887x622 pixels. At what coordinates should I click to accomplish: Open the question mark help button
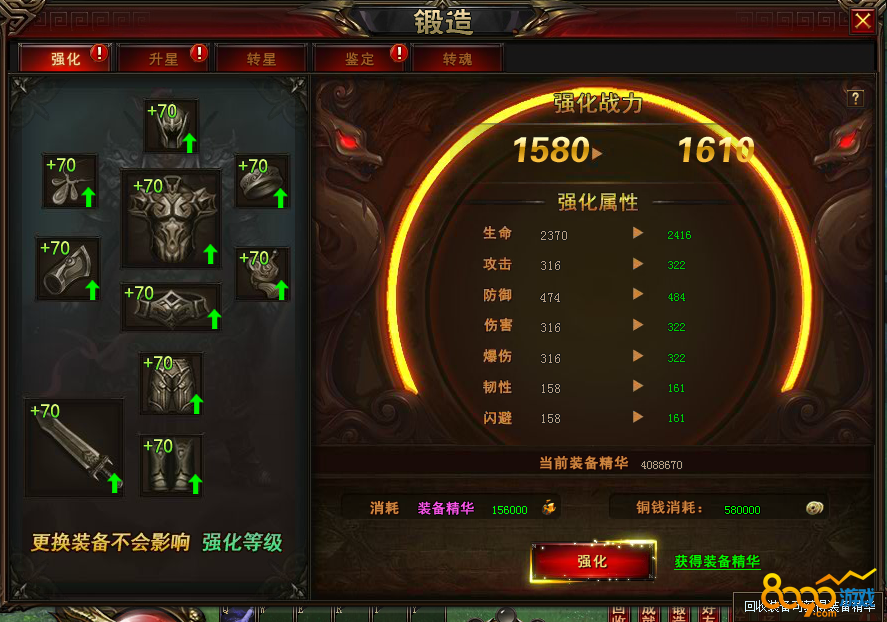(855, 98)
